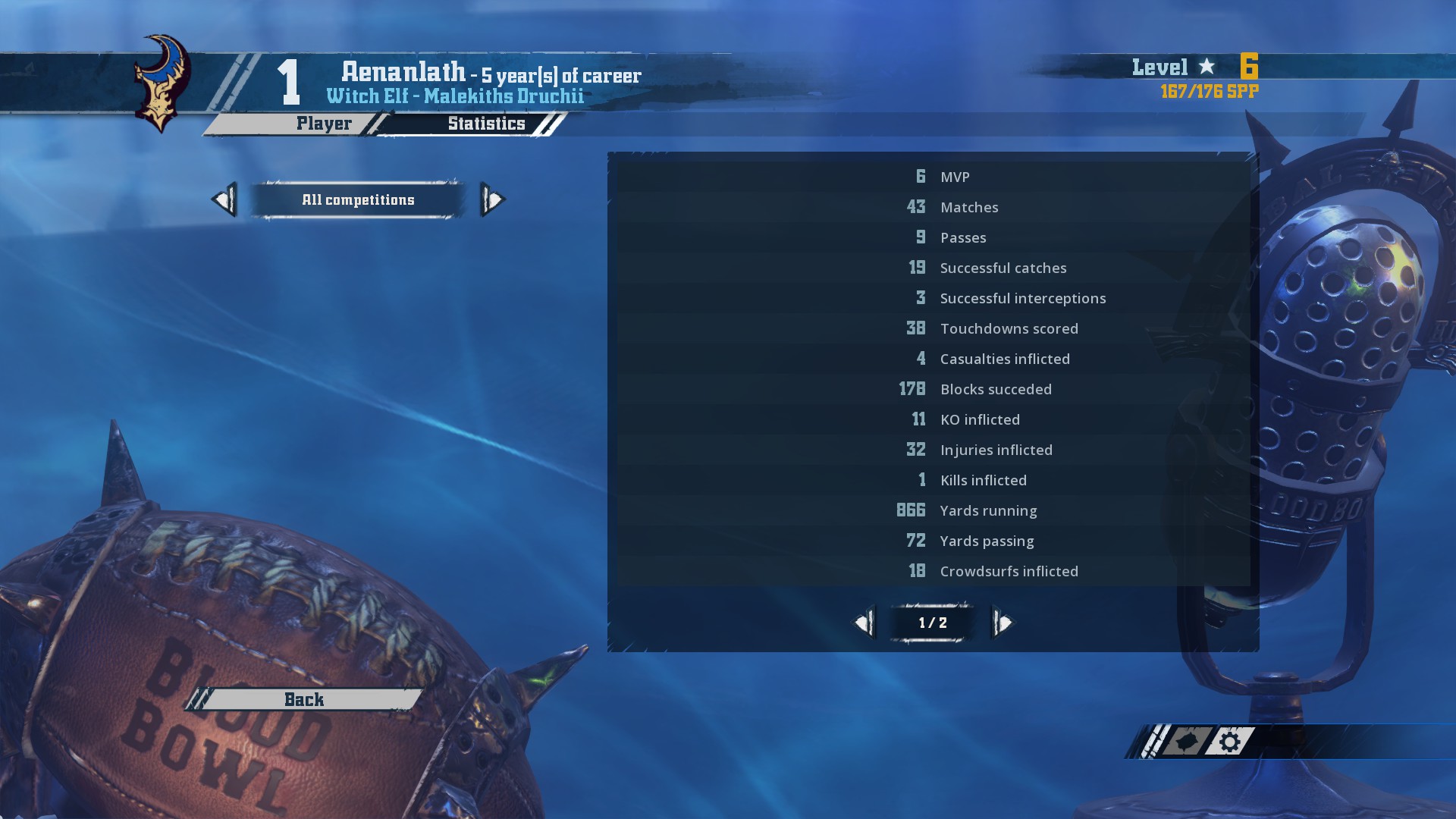Click the All competitions selector
This screenshot has width=1456, height=819.
click(358, 200)
